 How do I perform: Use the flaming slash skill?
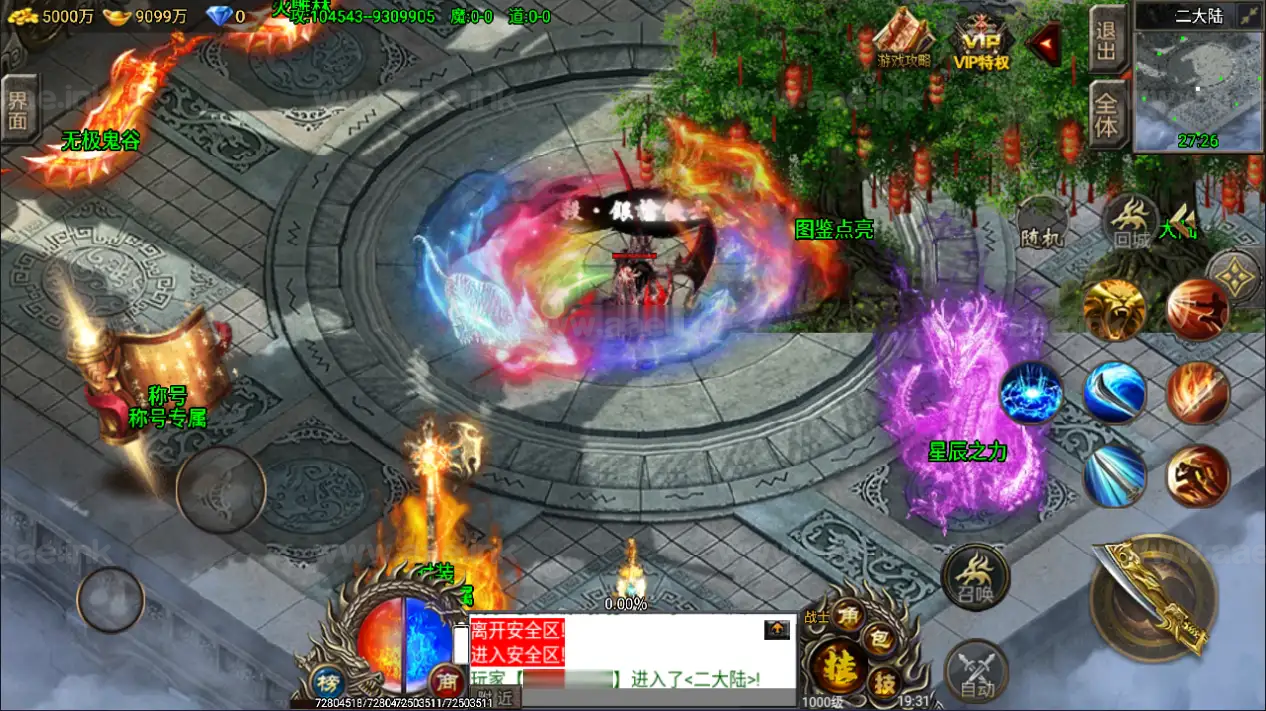pyautogui.click(x=1197, y=393)
